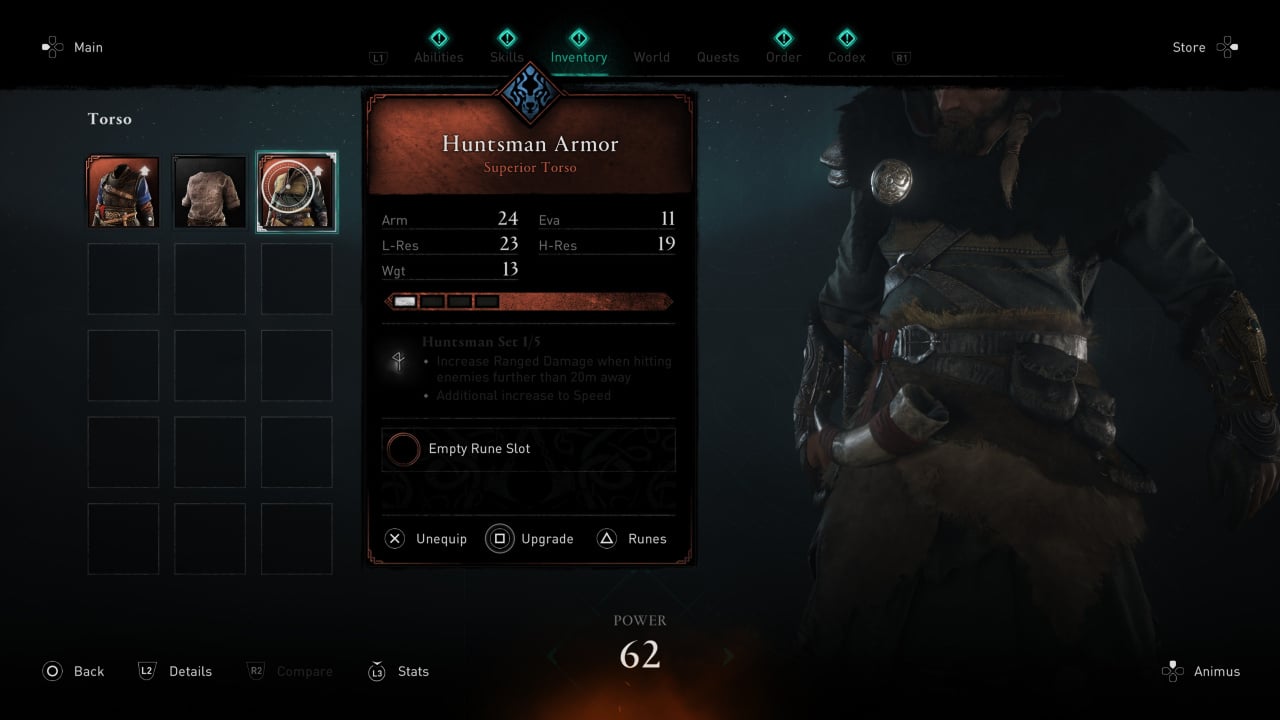
Task: Select the Inventory tab
Action: [578, 57]
